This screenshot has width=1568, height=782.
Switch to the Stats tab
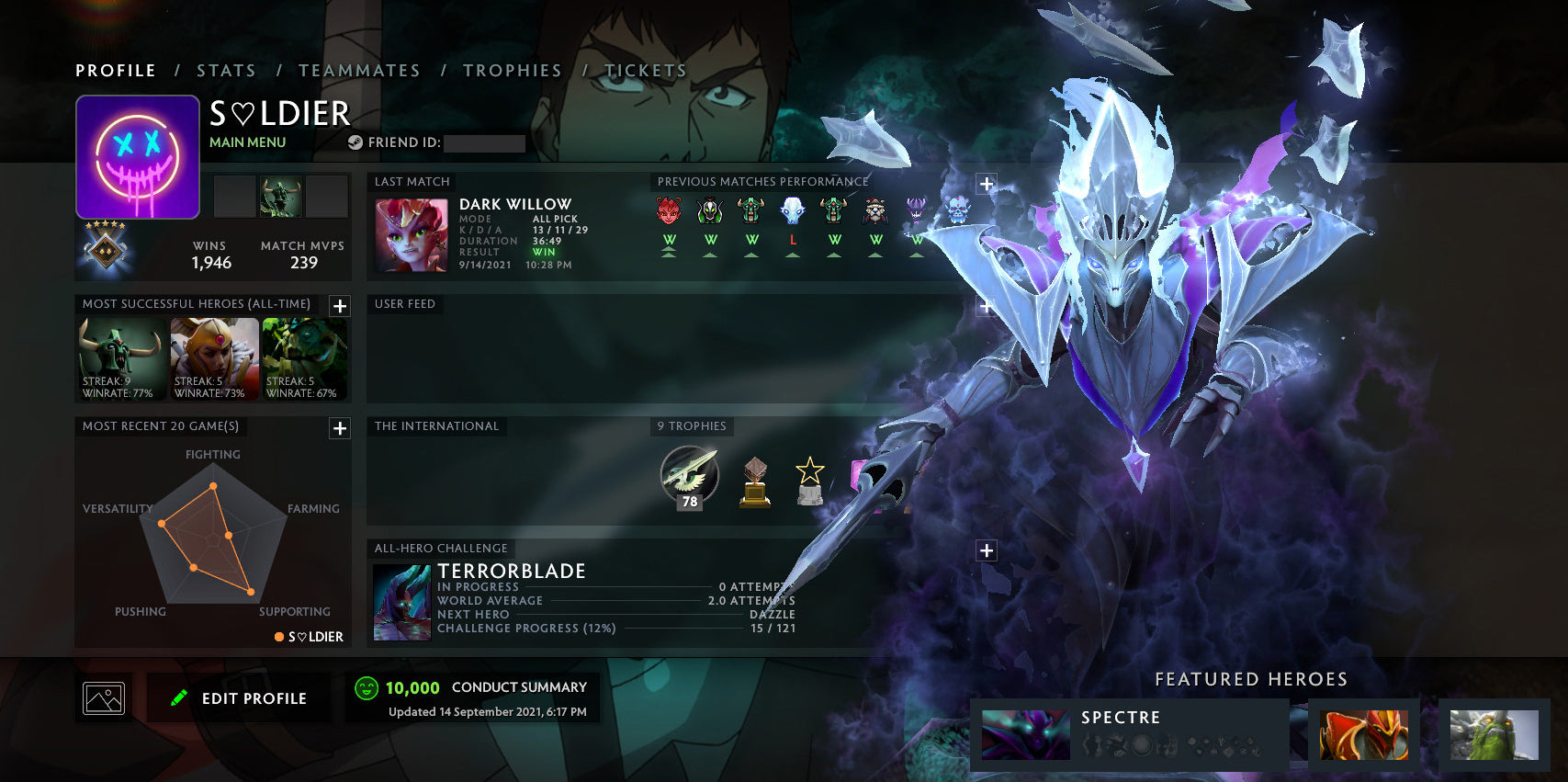pyautogui.click(x=226, y=71)
